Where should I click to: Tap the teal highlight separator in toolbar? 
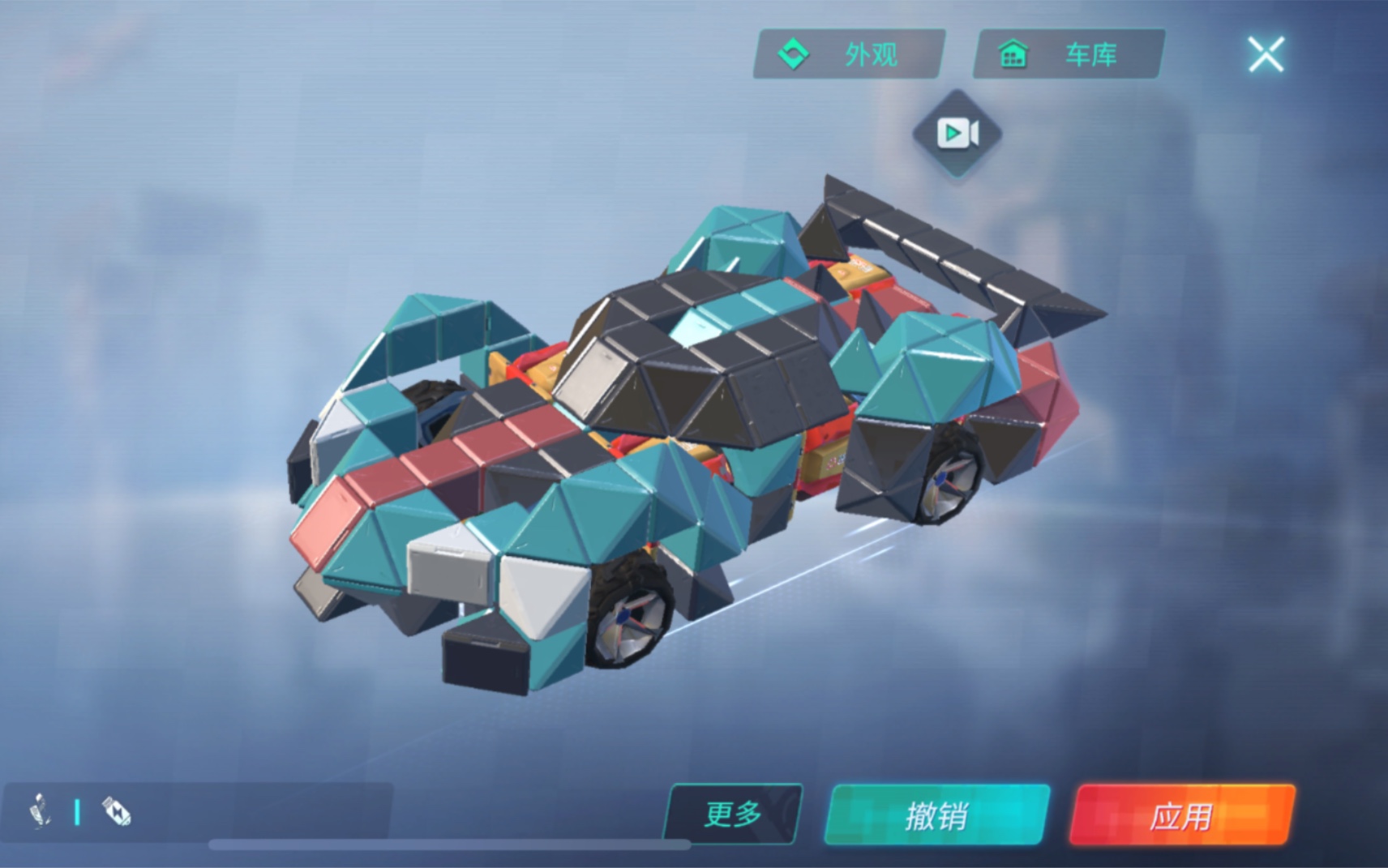point(77,810)
